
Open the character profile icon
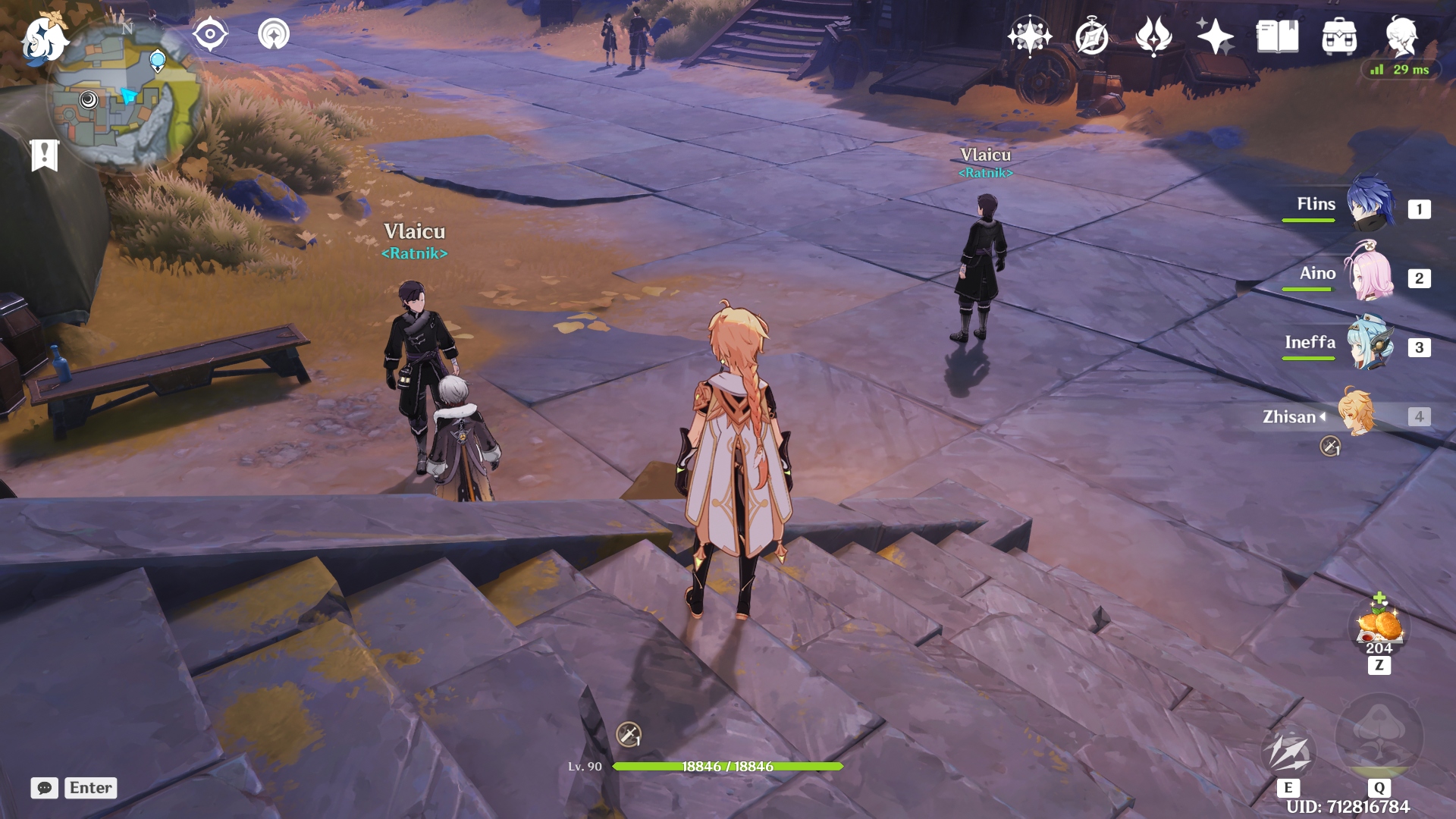pos(1401,36)
